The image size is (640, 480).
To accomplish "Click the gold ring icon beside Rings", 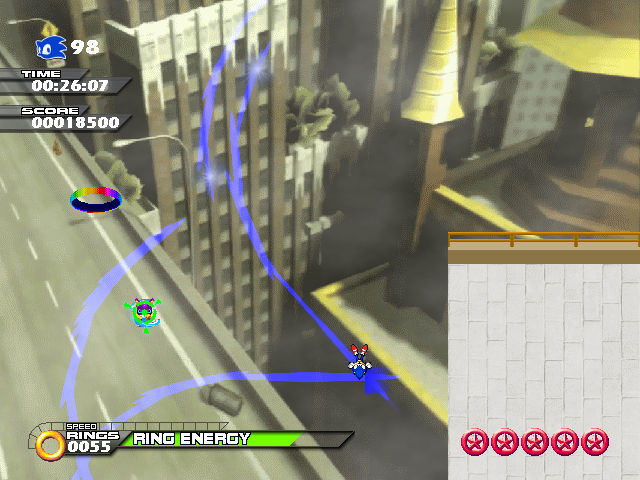I will (x=51, y=444).
